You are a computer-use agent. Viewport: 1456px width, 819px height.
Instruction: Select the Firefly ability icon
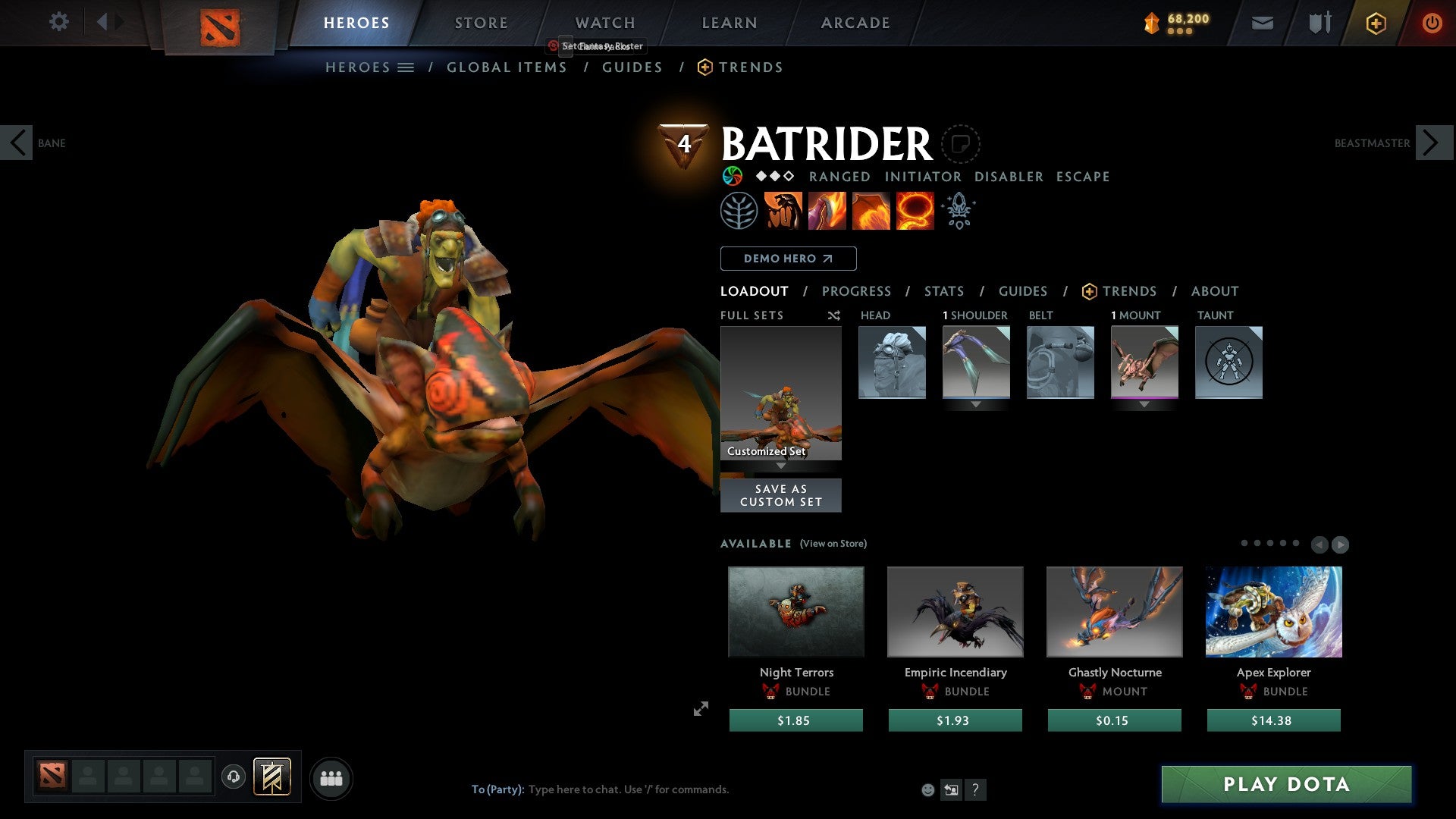click(x=871, y=210)
